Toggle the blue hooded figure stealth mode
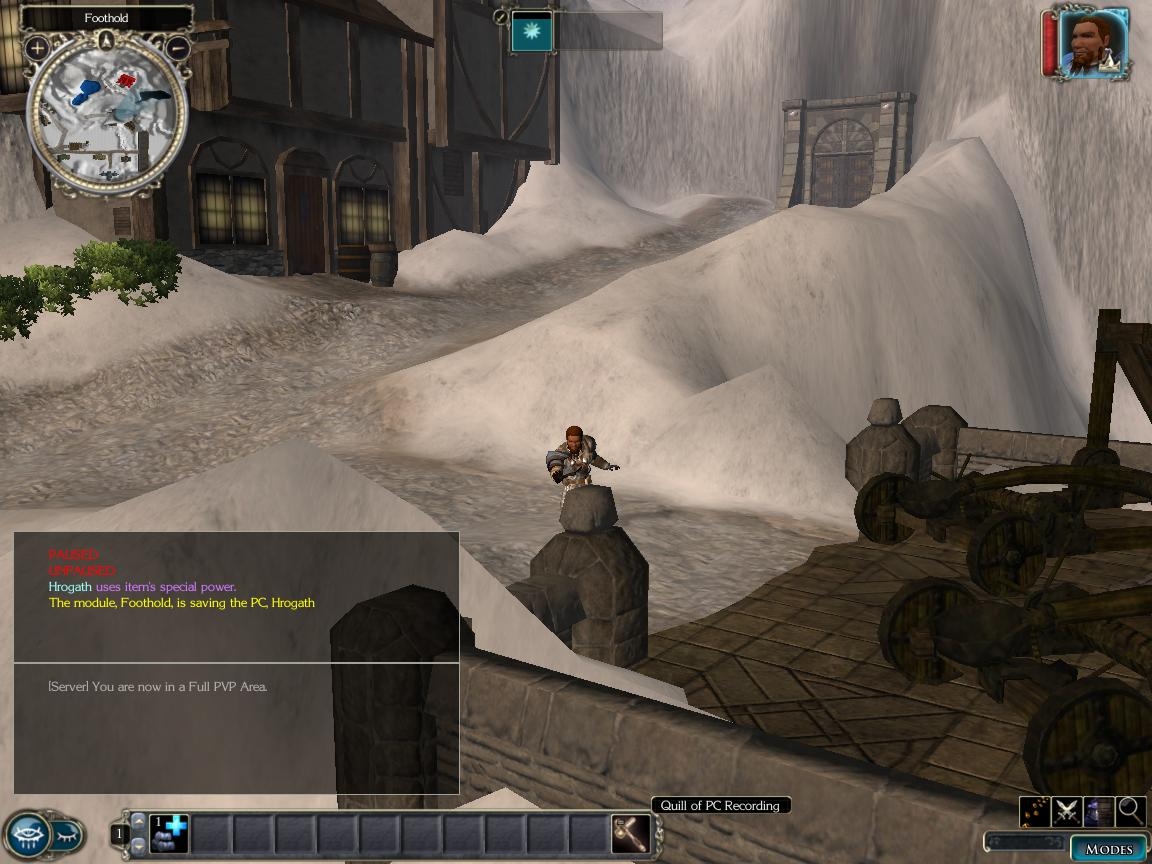The image size is (1152, 864). (1099, 811)
